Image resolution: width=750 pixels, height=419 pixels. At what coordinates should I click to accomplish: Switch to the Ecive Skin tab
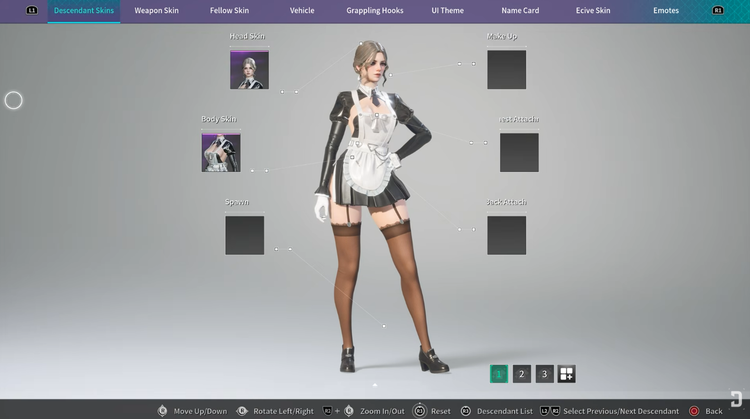click(x=593, y=11)
